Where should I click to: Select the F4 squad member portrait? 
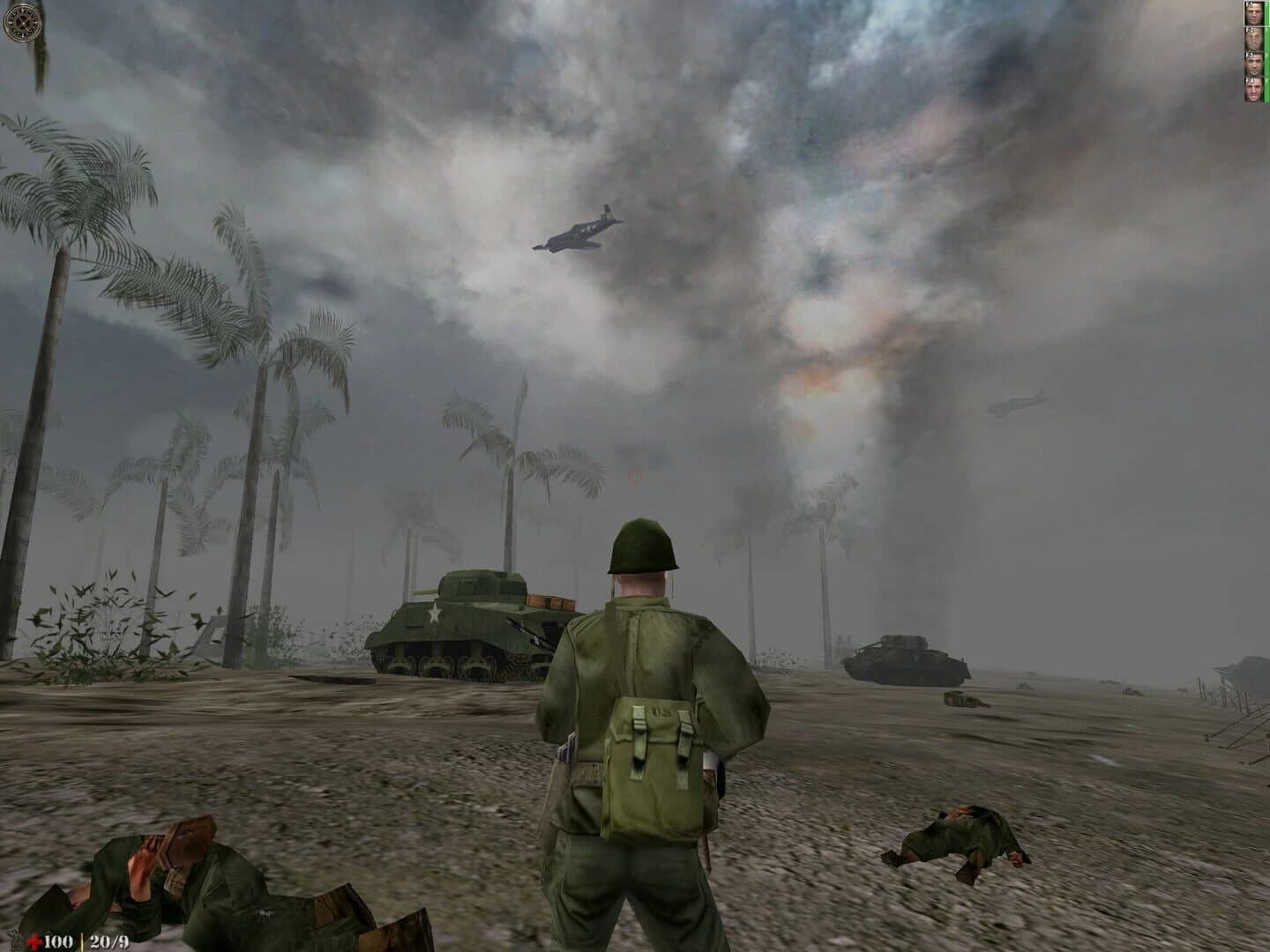pyautogui.click(x=1253, y=89)
